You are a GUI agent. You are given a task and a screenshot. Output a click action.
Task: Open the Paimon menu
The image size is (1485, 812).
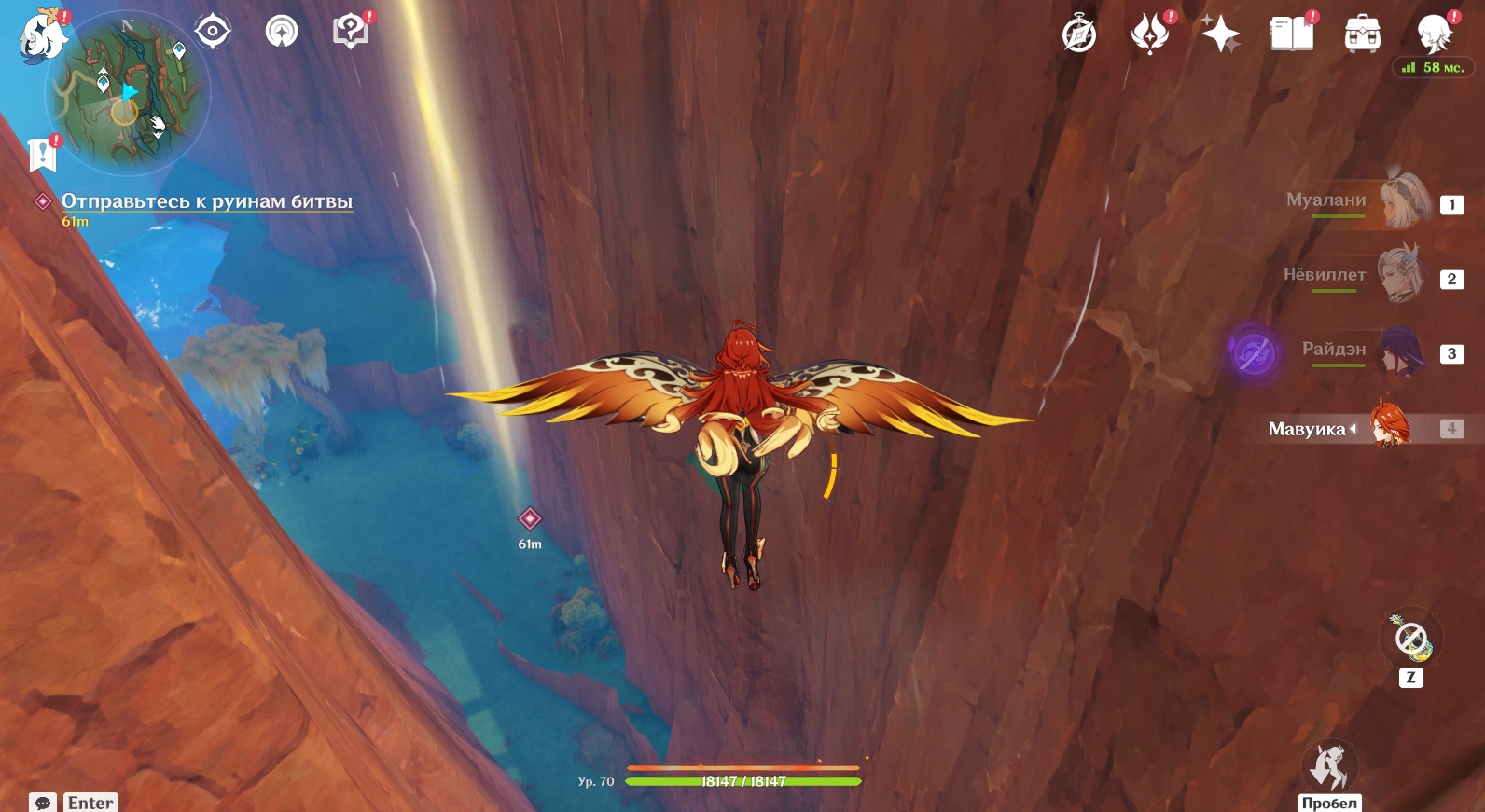[x=43, y=37]
